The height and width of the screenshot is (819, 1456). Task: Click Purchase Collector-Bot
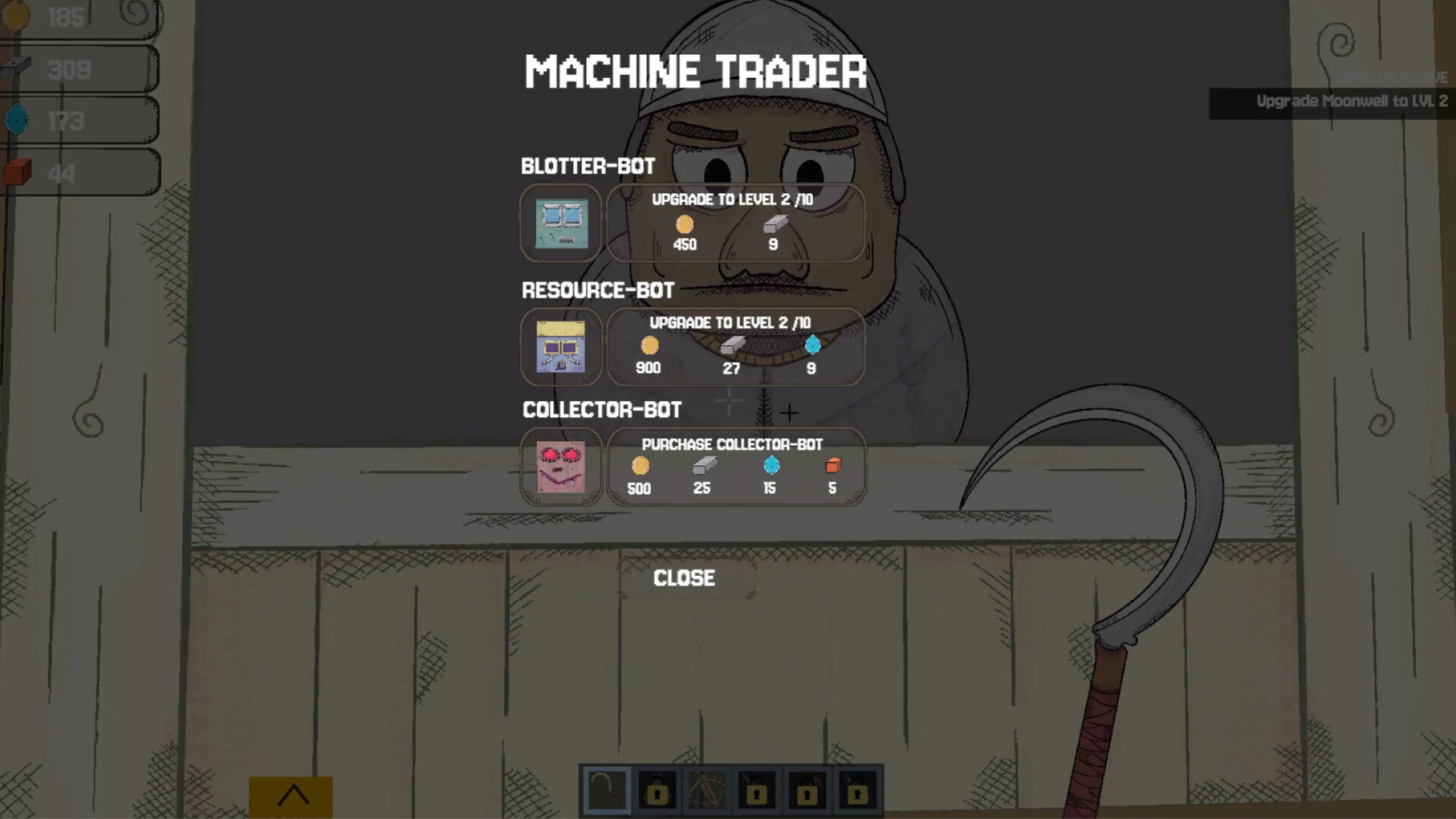coord(736,466)
